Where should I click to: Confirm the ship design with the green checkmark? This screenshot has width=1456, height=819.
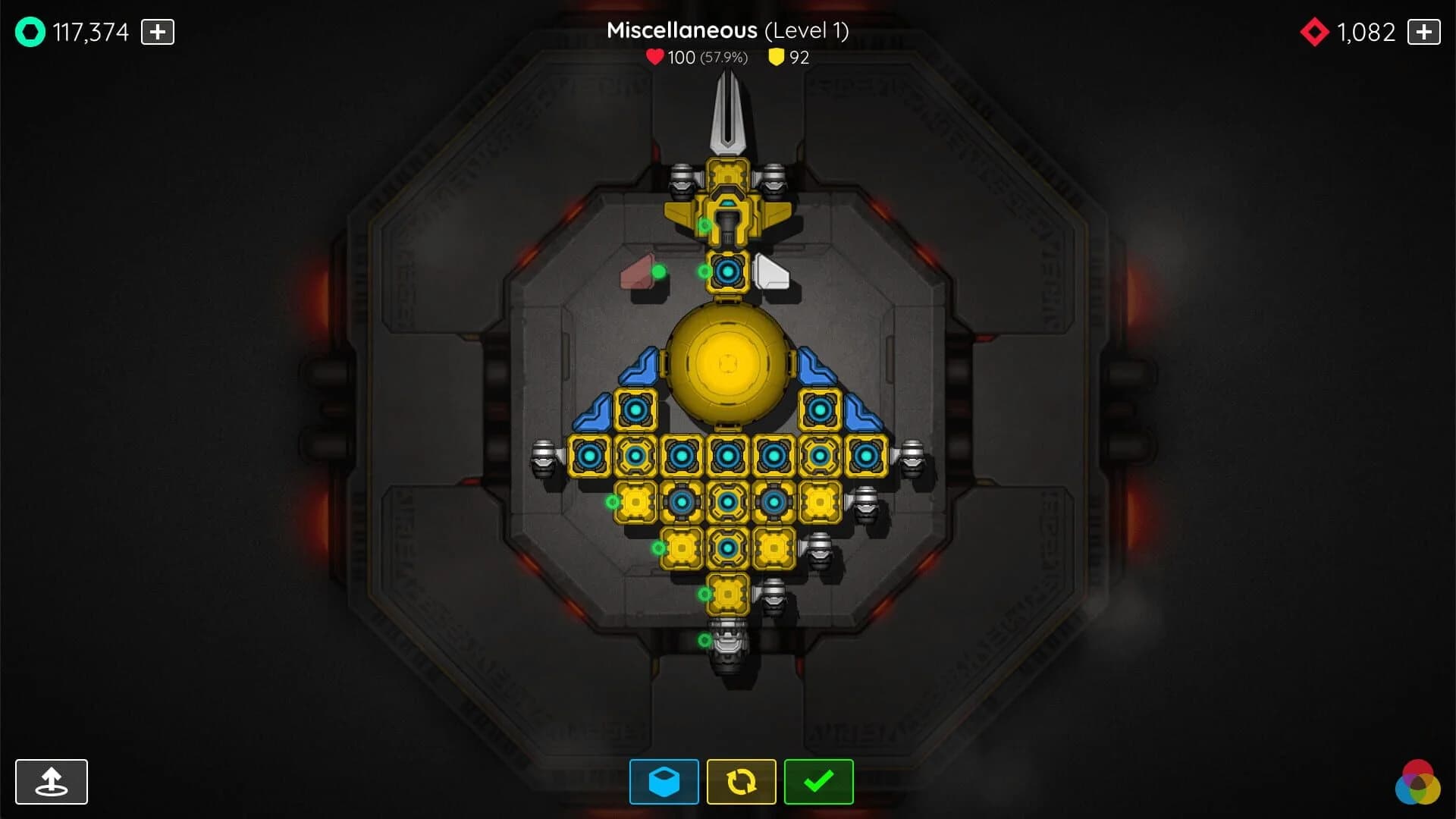(817, 781)
